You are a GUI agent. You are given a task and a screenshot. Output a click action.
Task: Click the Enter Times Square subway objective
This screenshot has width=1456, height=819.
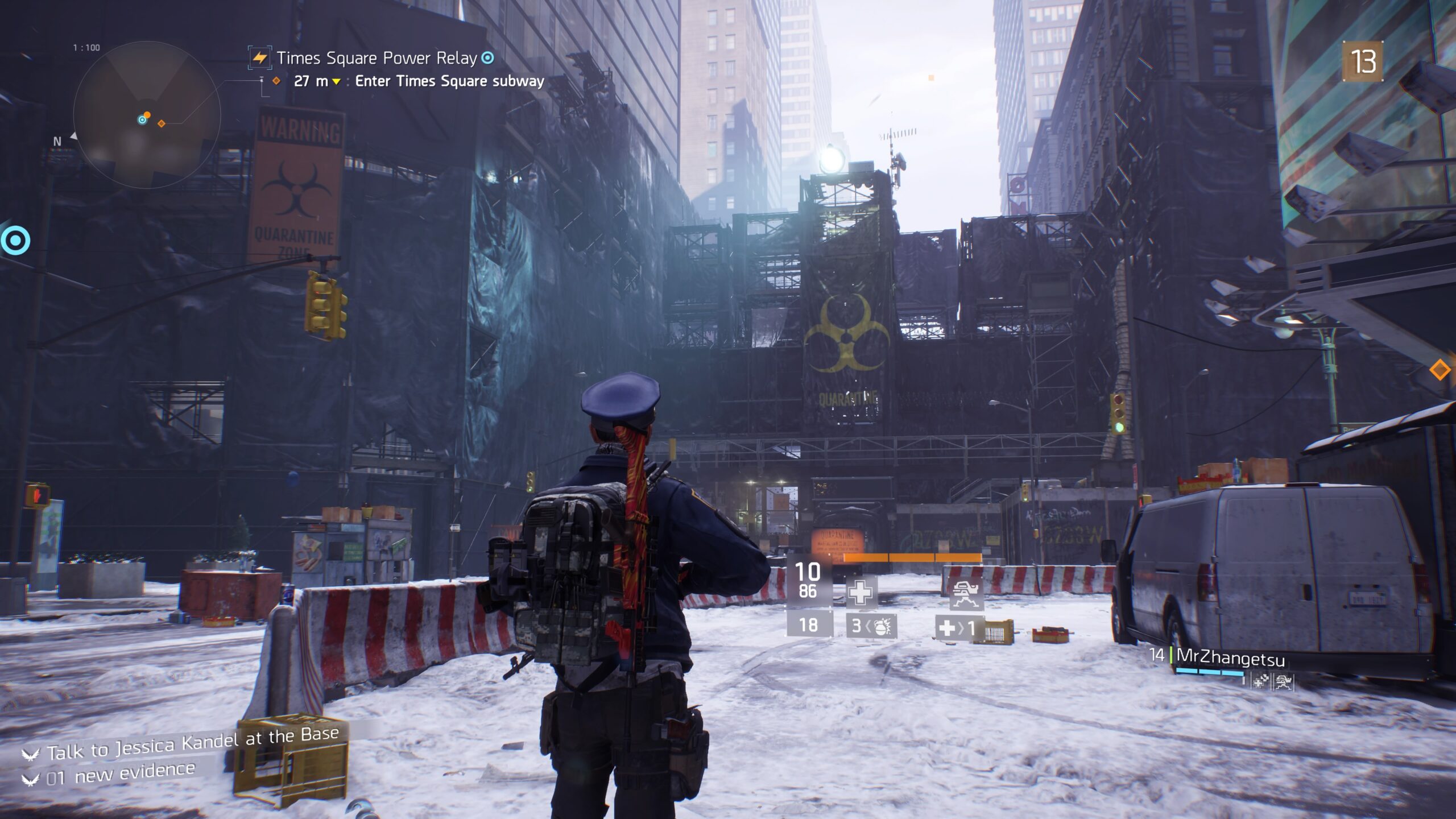pyautogui.click(x=449, y=81)
